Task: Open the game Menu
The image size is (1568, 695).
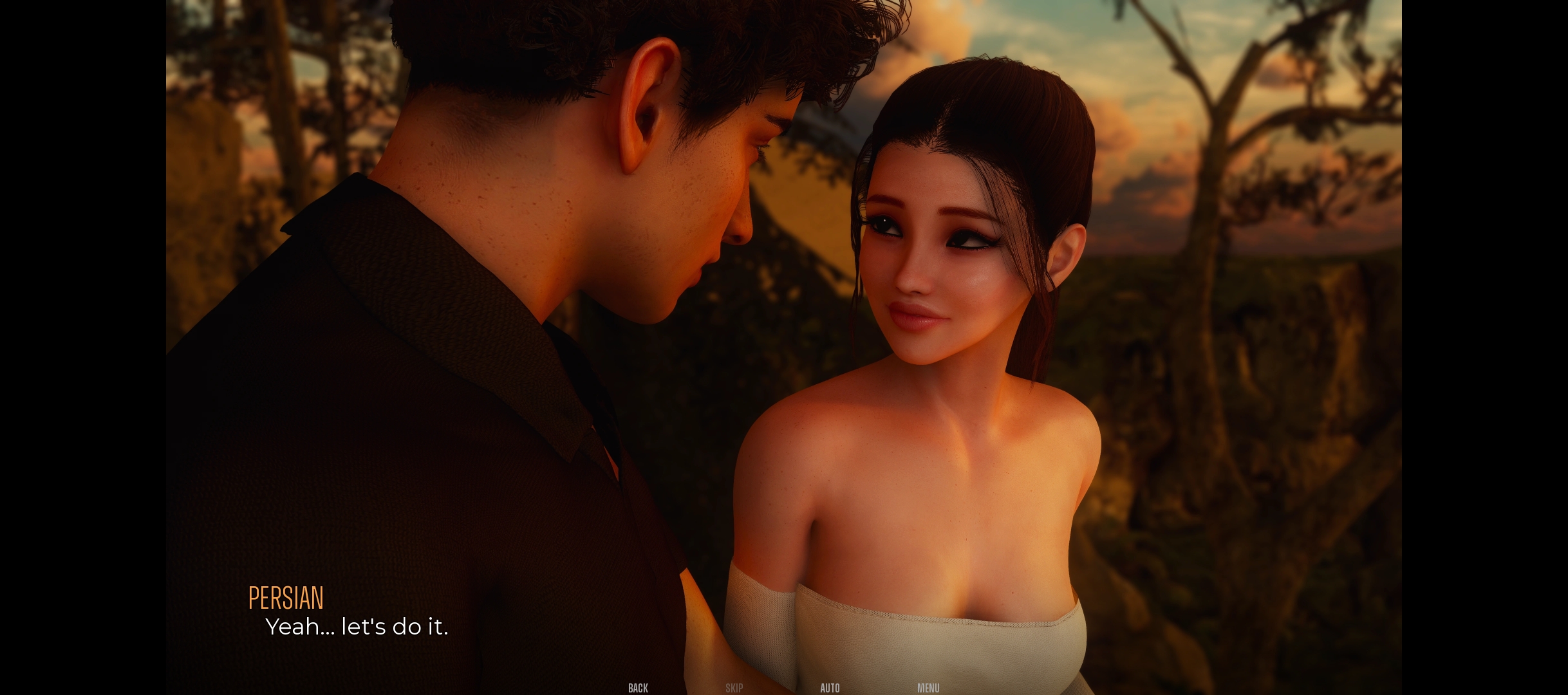Action: [x=928, y=688]
